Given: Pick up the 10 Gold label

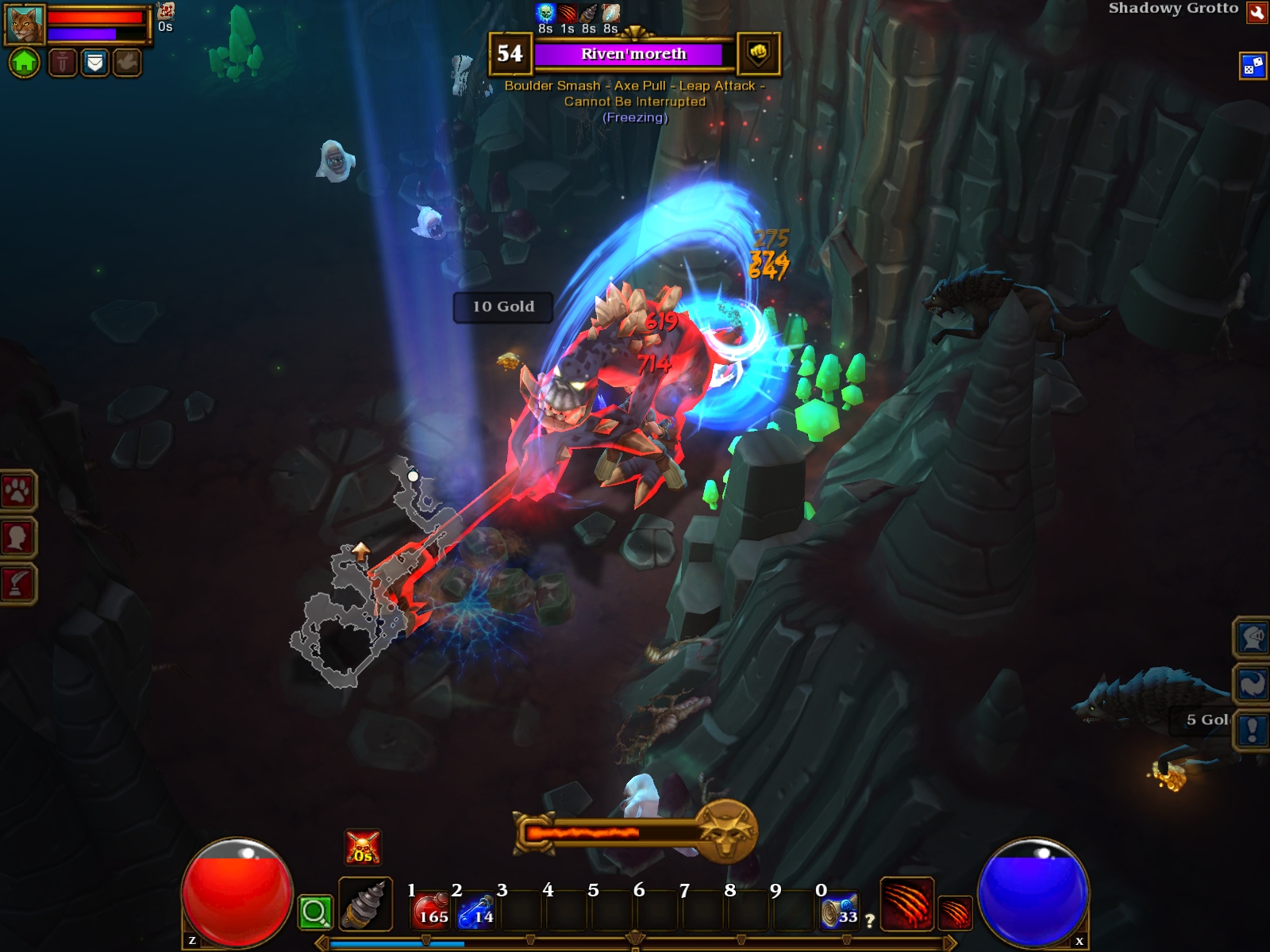Looking at the screenshot, I should point(503,307).
